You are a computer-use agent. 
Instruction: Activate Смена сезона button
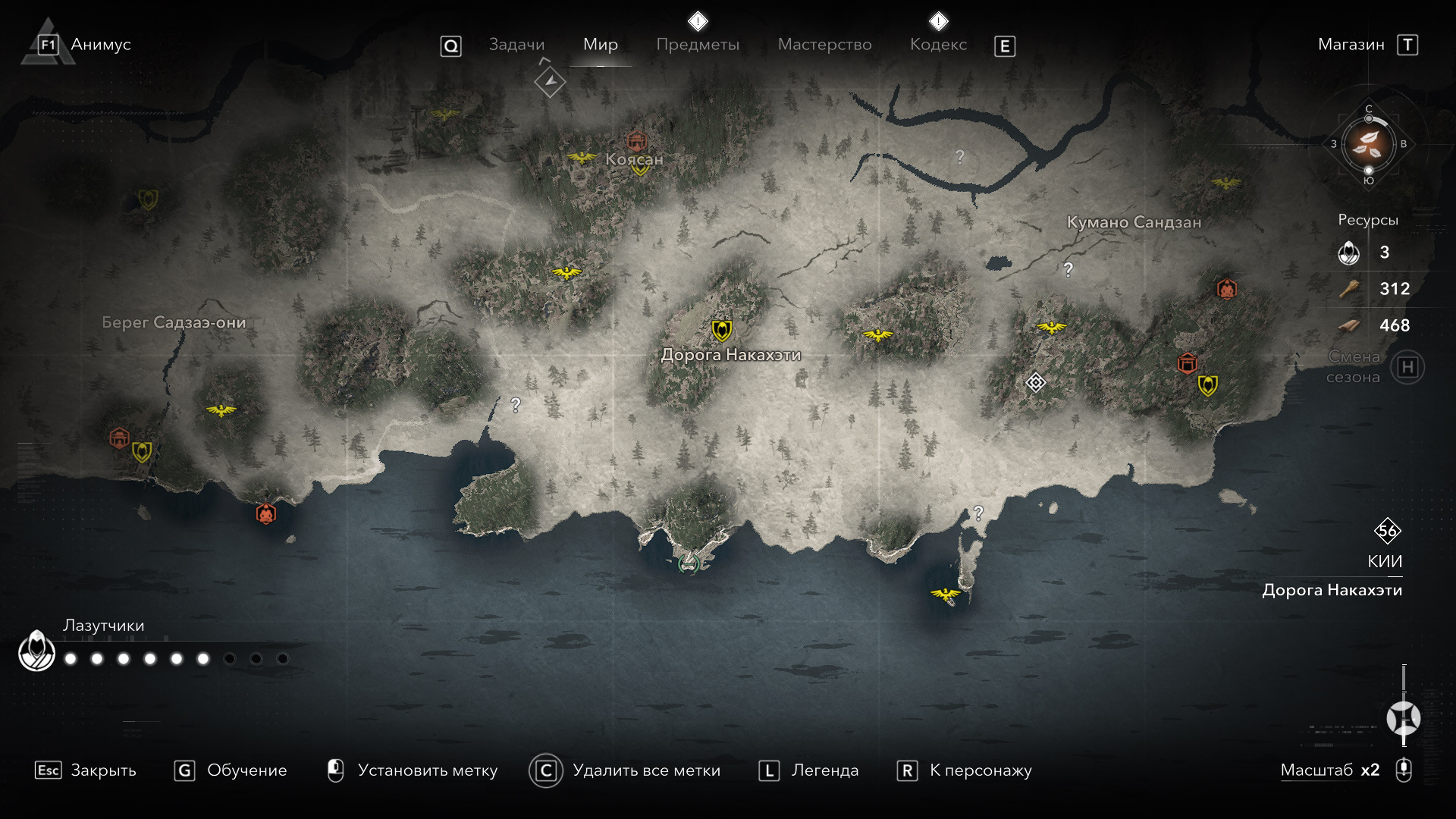click(1407, 368)
